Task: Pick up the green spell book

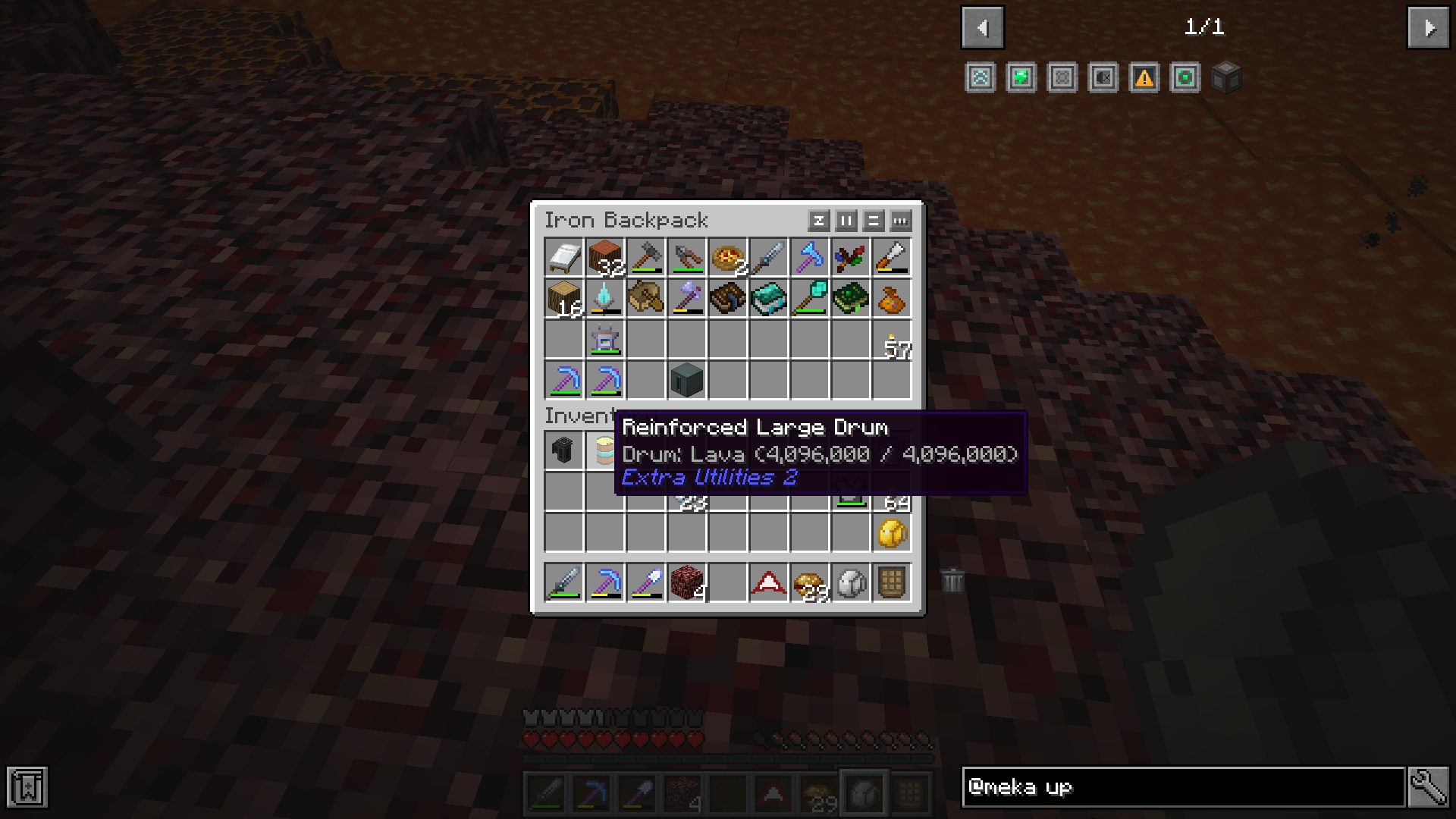Action: (851, 298)
